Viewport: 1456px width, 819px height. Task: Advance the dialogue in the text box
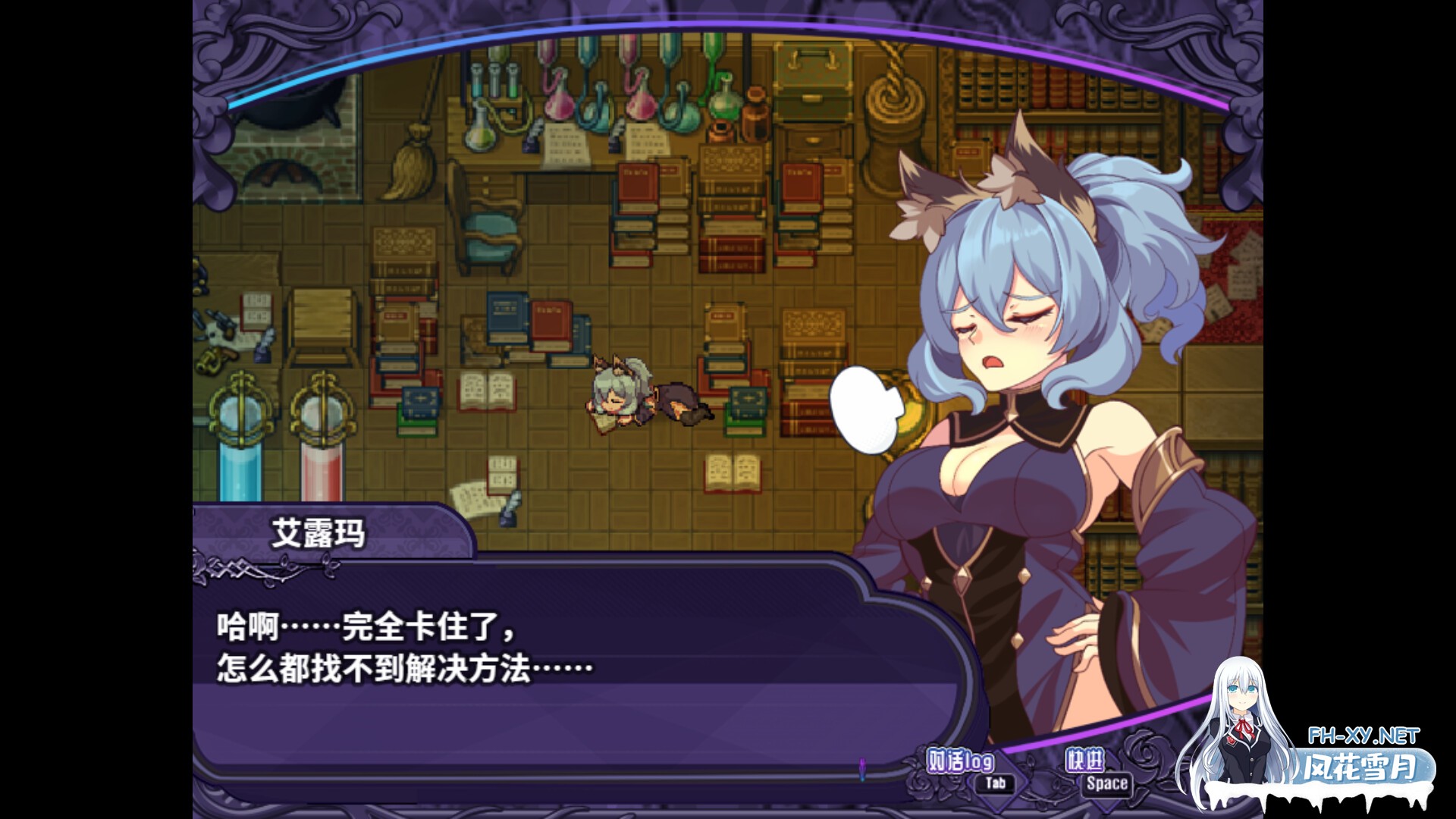[531, 667]
